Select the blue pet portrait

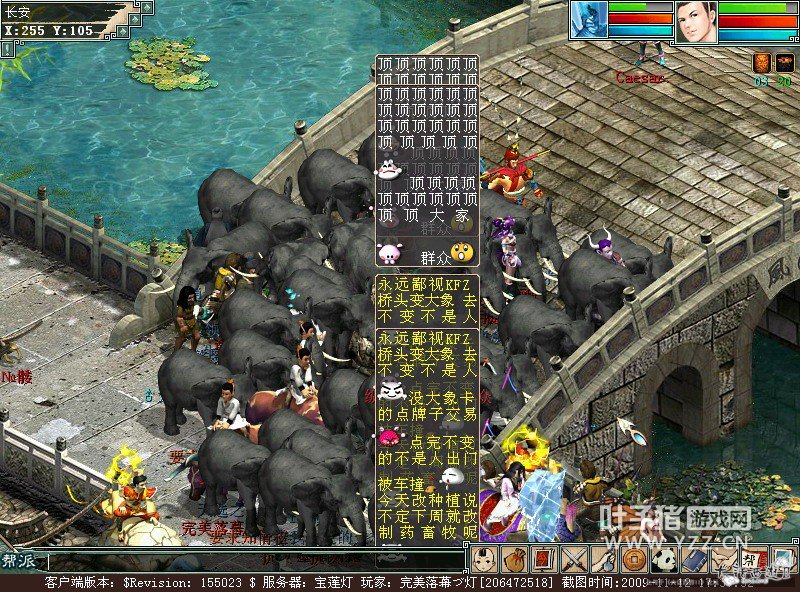coord(589,20)
